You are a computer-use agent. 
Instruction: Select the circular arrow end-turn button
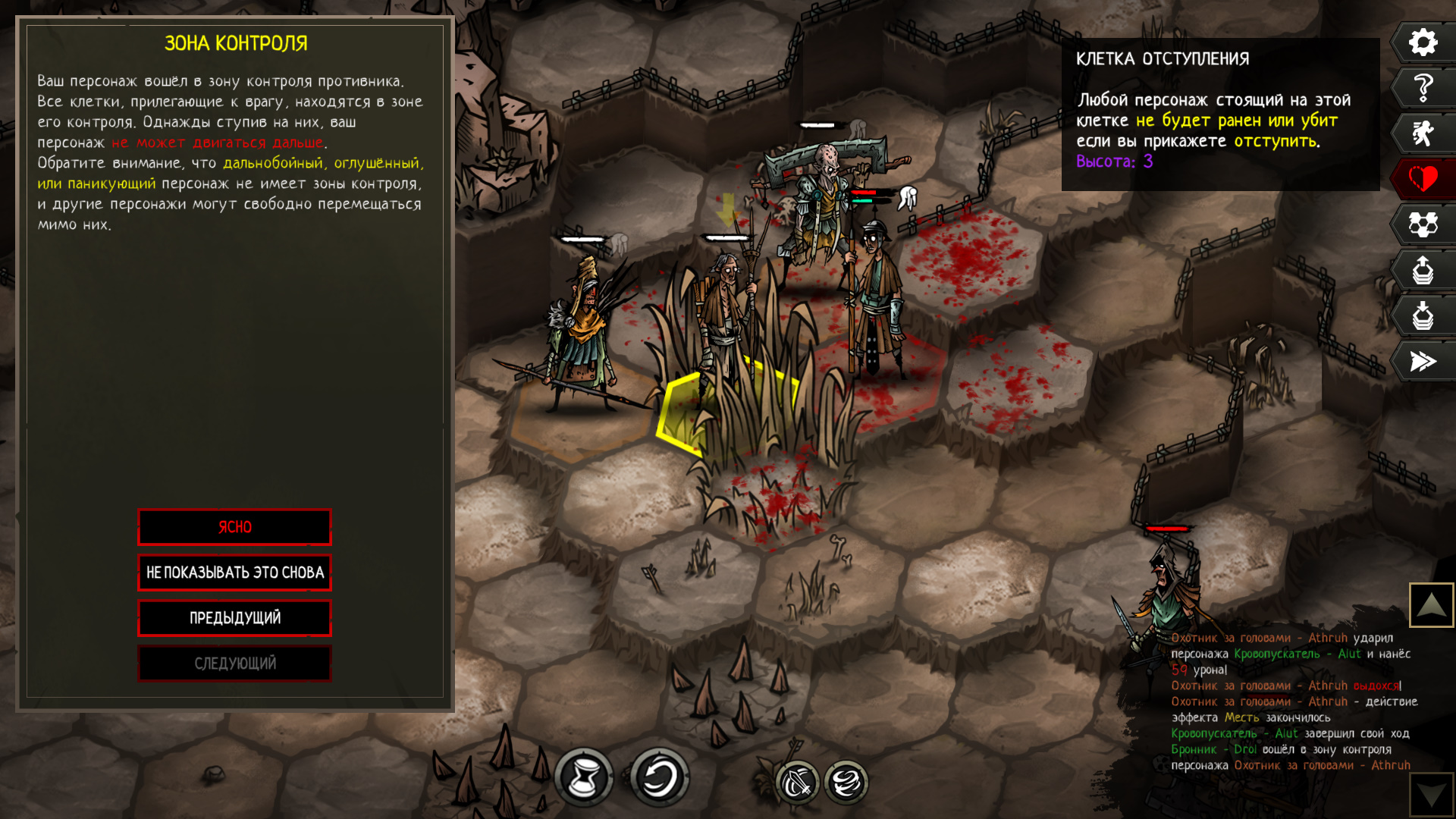(659, 777)
